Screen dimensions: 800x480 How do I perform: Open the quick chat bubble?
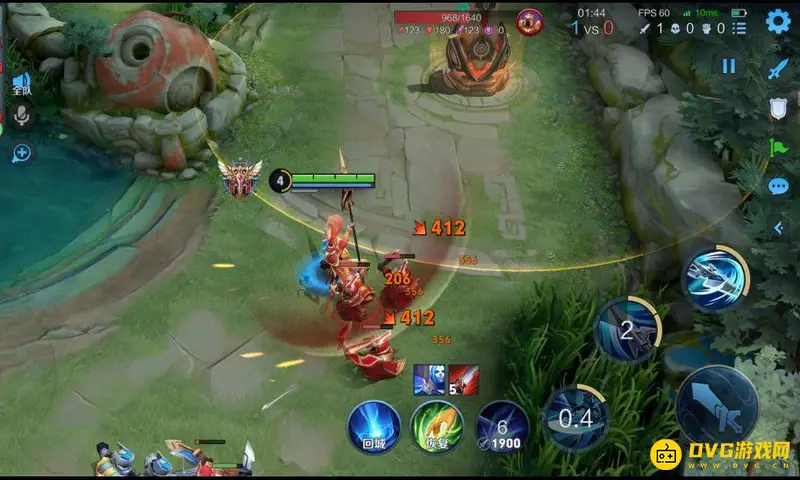(778, 187)
